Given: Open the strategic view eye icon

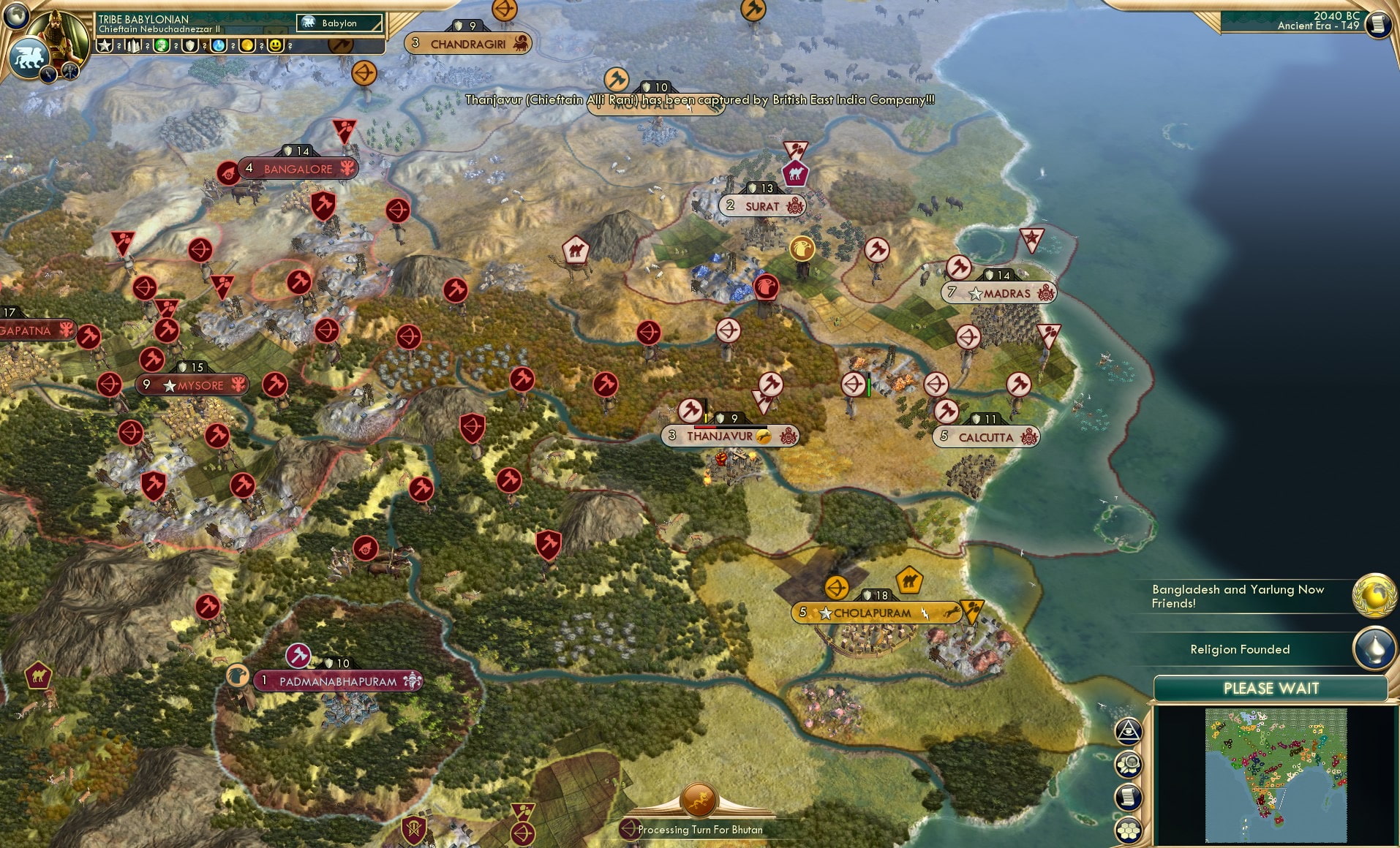Looking at the screenshot, I should (1127, 729).
